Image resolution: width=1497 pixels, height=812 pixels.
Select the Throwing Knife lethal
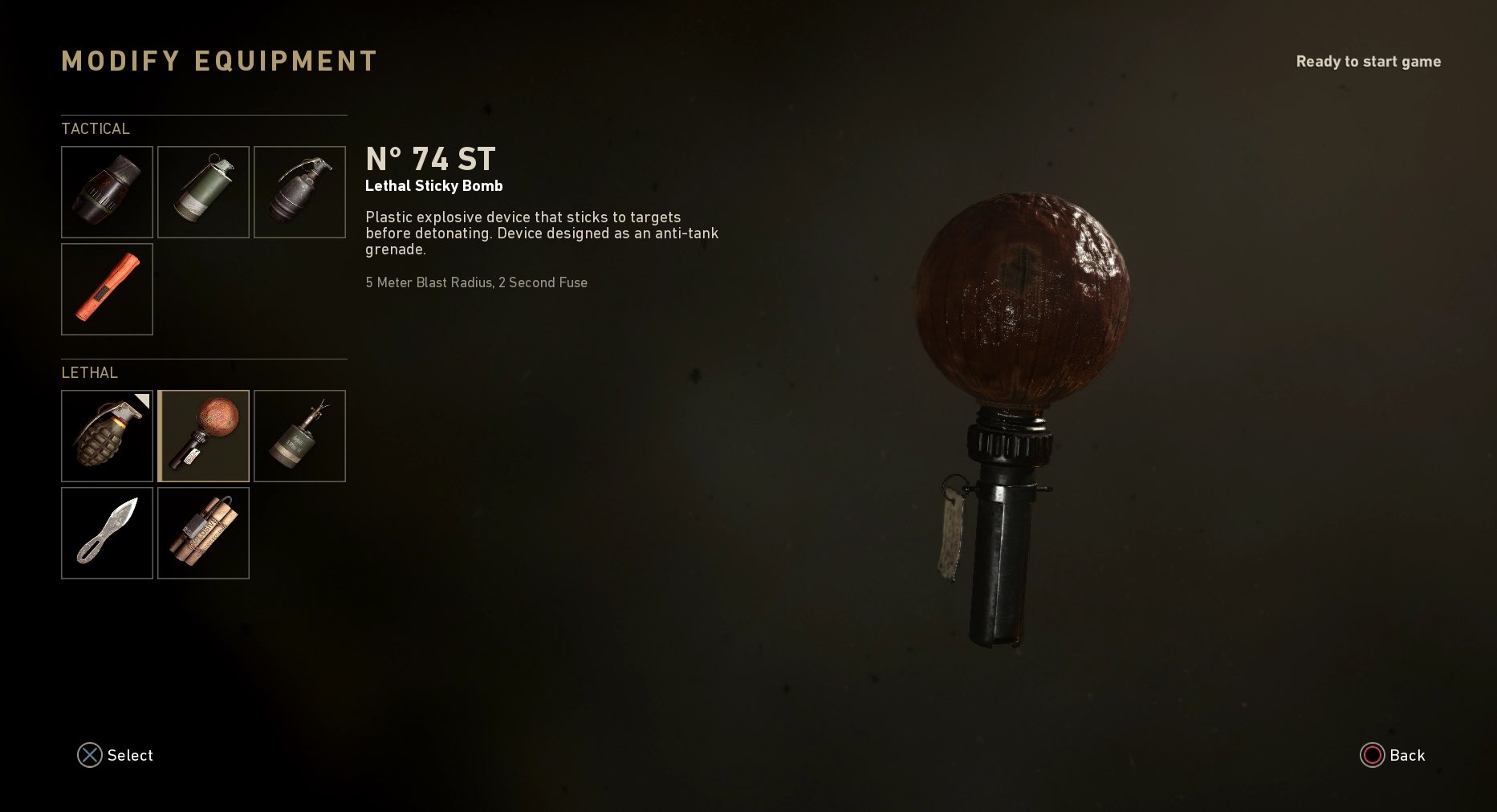(x=107, y=533)
